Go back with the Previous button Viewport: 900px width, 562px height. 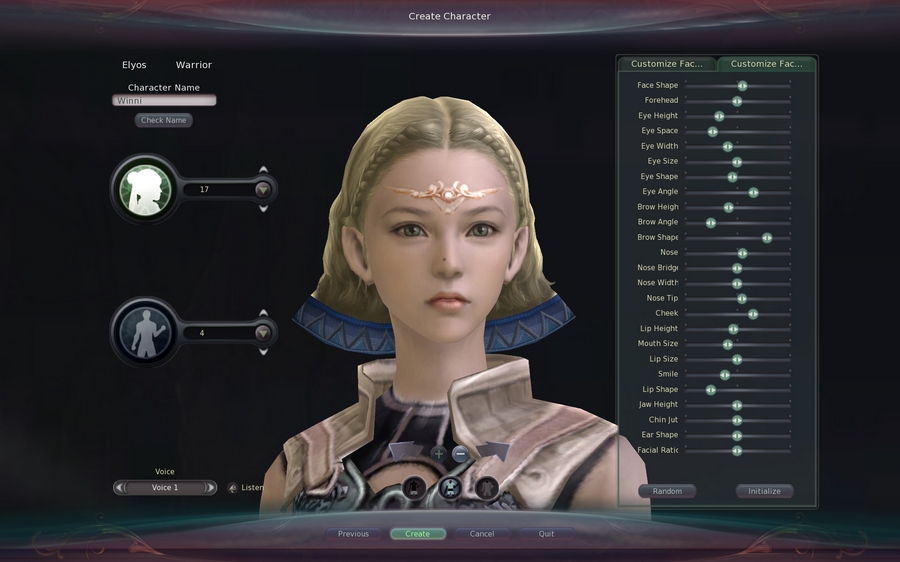[353, 534]
